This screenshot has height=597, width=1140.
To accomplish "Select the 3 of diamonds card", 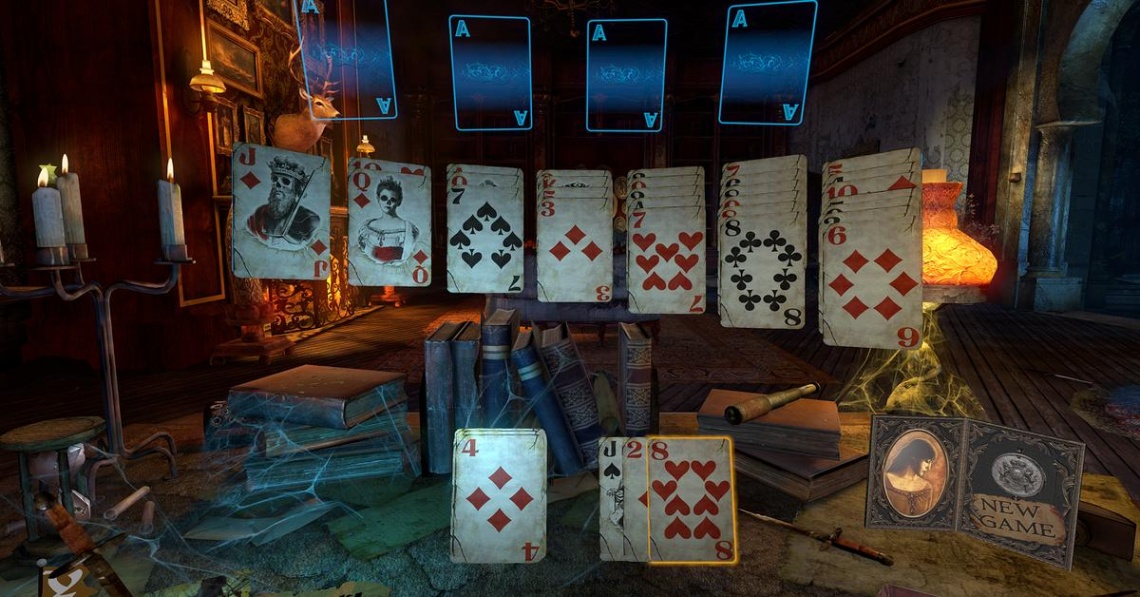I will point(575,250).
